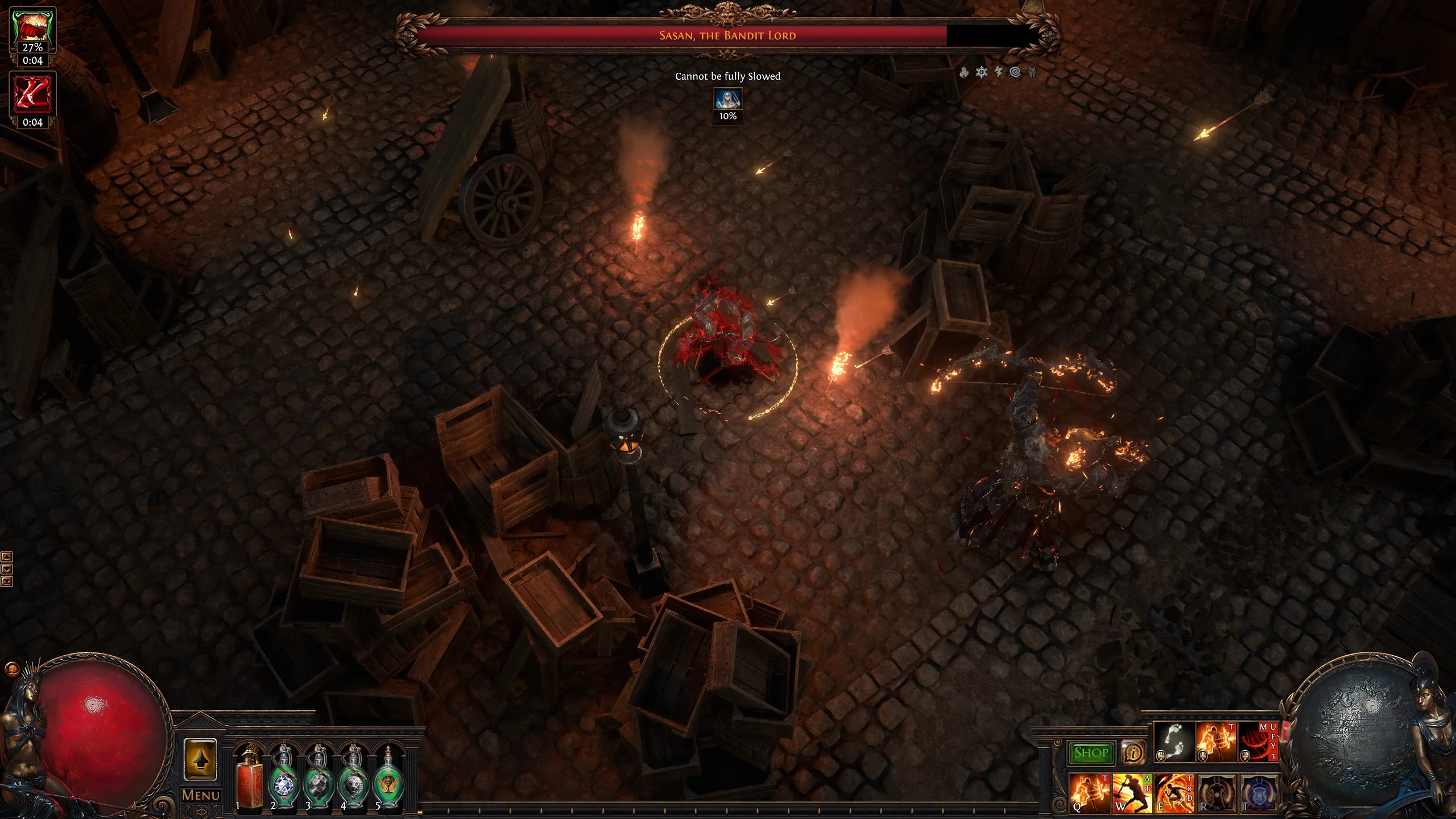The image size is (1456, 819).
Task: Open the green Shop button
Action: (x=1091, y=753)
